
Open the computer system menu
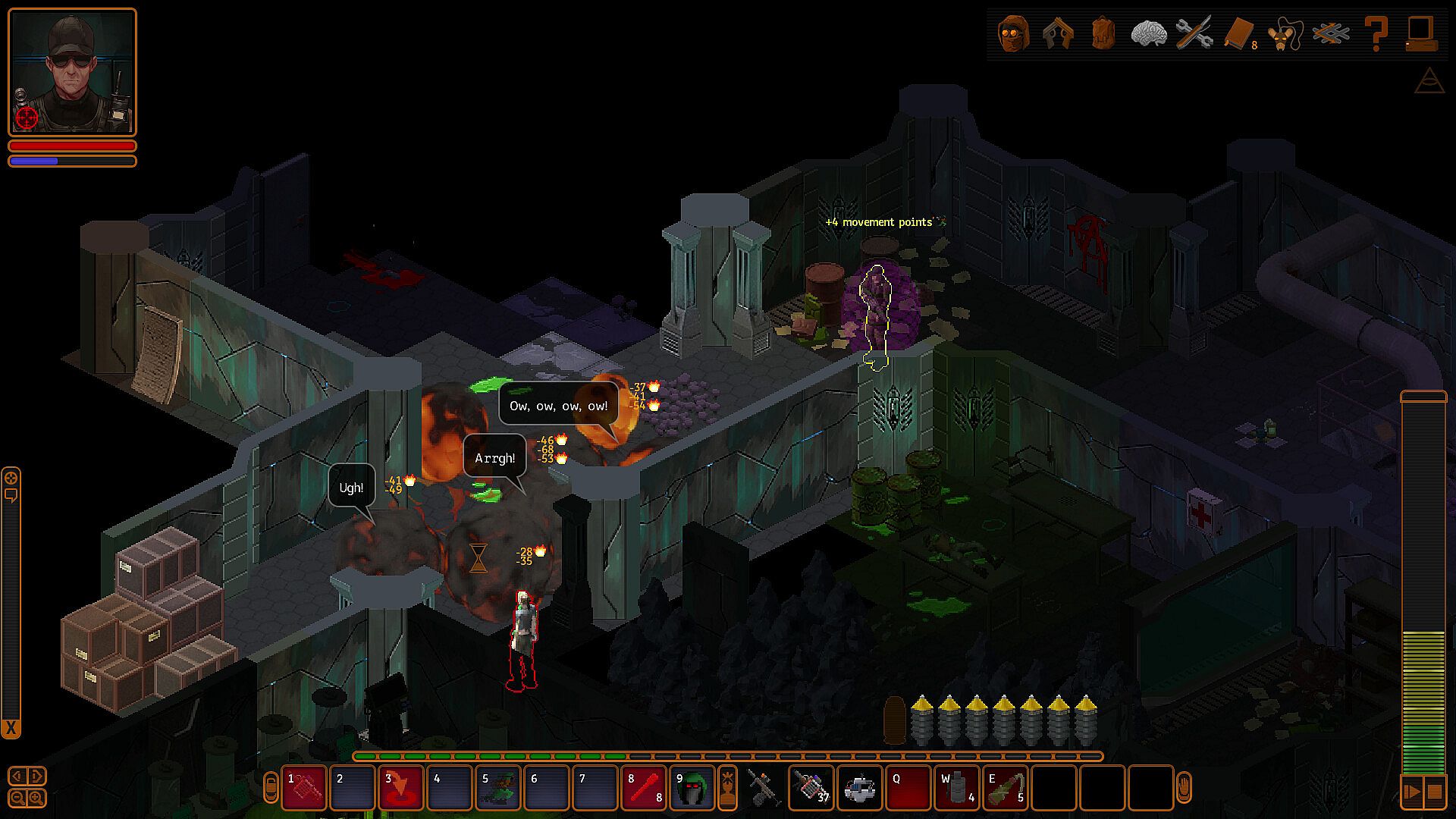(x=1420, y=33)
